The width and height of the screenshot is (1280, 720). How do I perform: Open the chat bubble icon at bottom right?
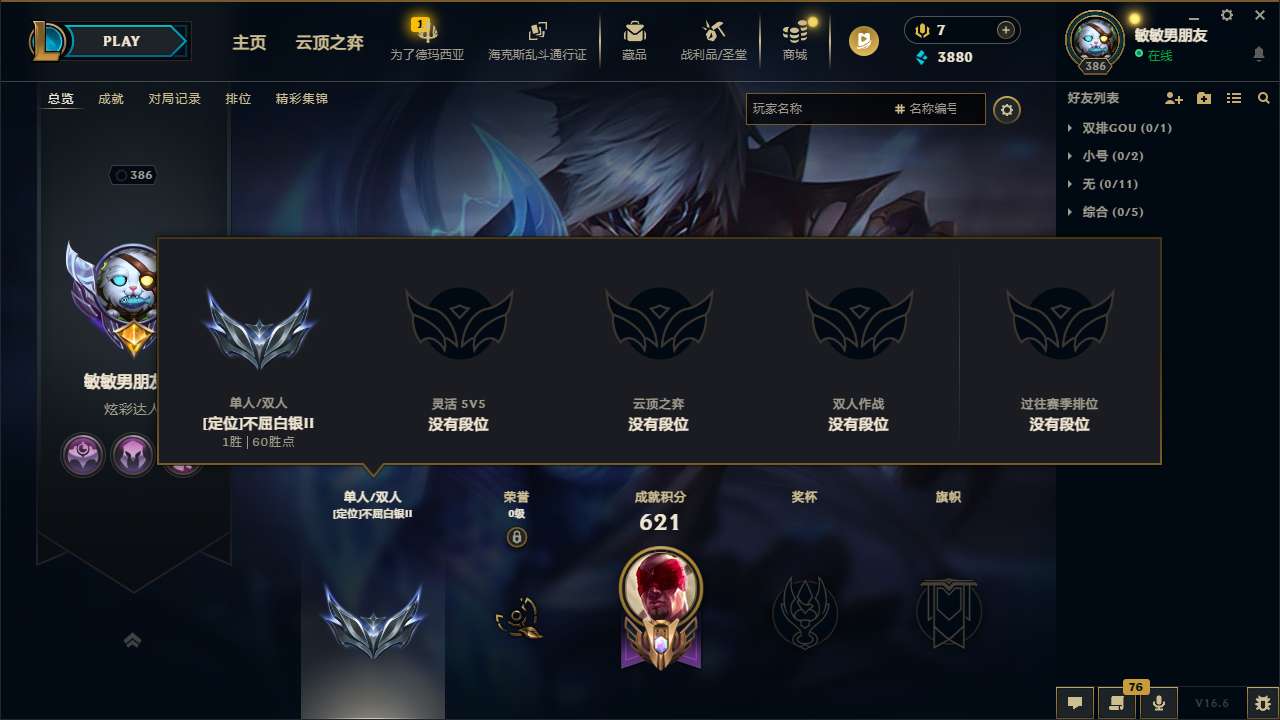(x=1074, y=703)
